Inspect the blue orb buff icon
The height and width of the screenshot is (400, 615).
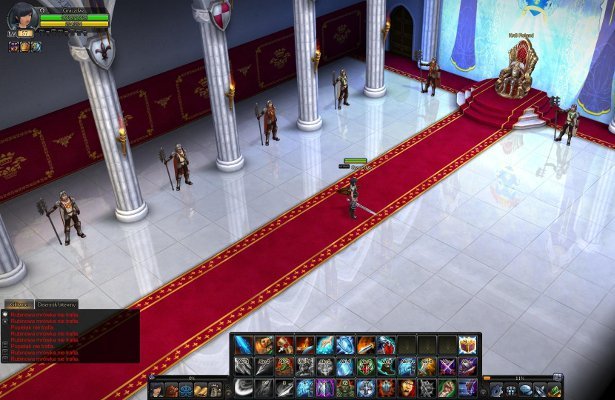point(36,47)
